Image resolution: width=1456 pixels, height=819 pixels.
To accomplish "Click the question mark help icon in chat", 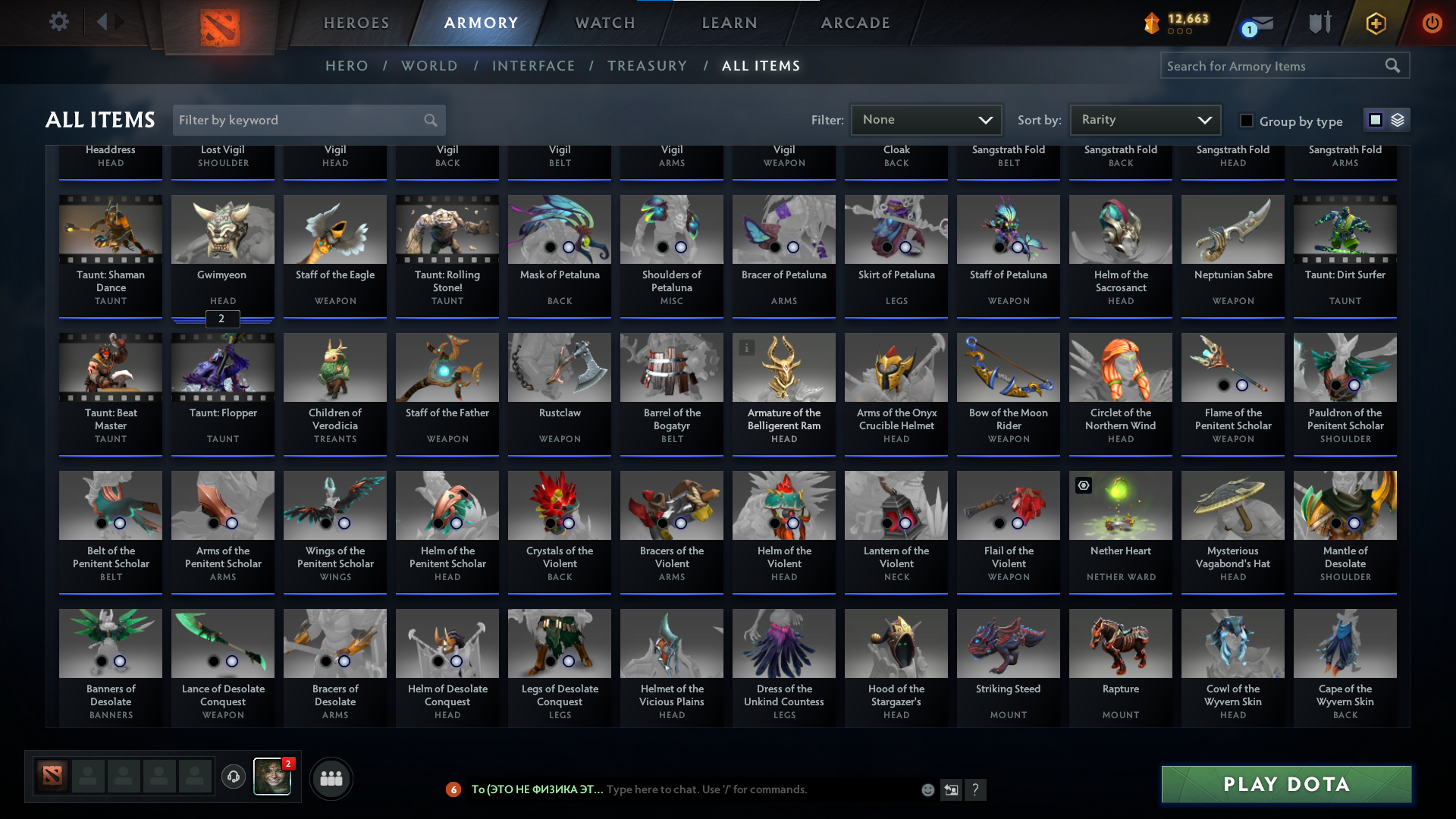I will tap(976, 789).
